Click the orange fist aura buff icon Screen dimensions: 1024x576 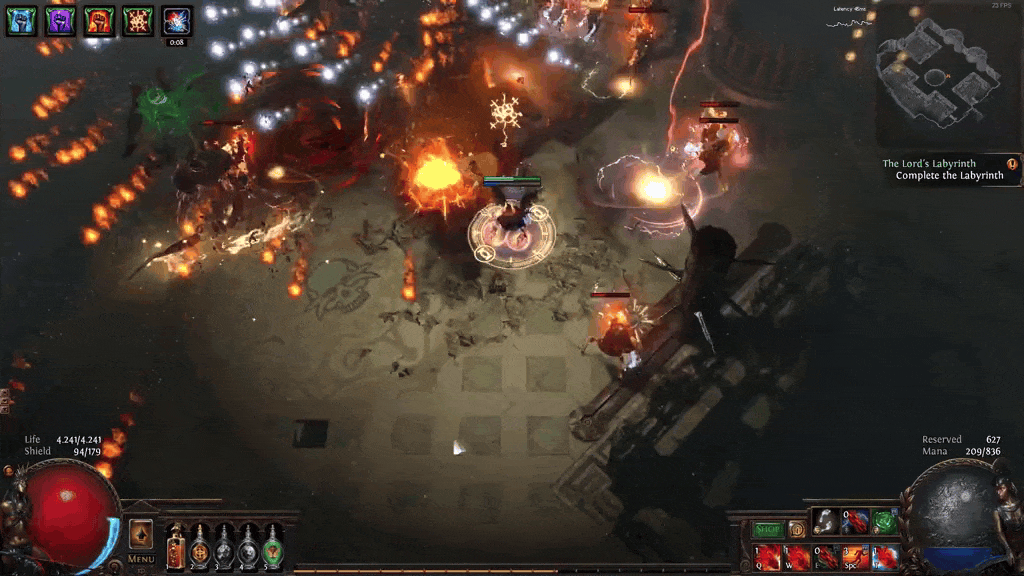pyautogui.click(x=99, y=20)
